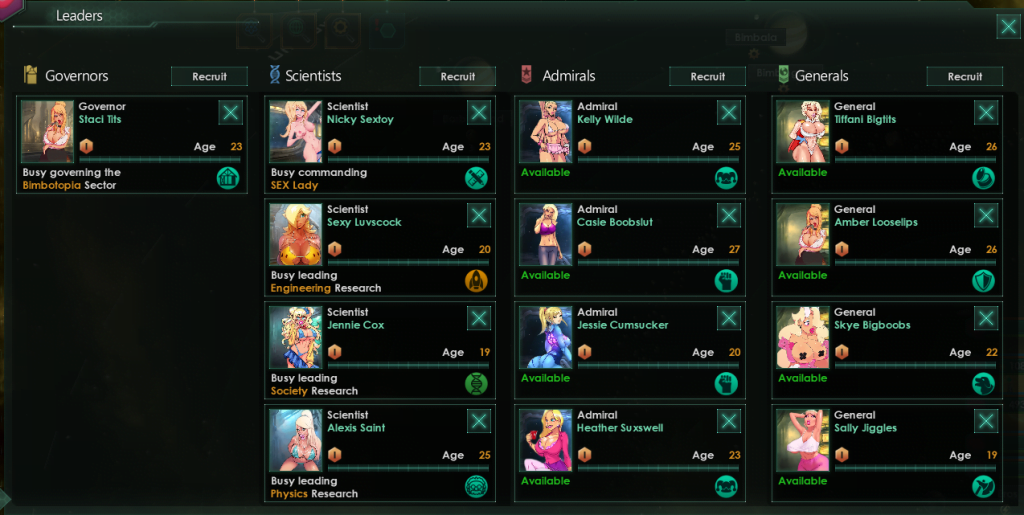The image size is (1024, 515).
Task: Recruit a new Admiral
Action: pos(707,76)
